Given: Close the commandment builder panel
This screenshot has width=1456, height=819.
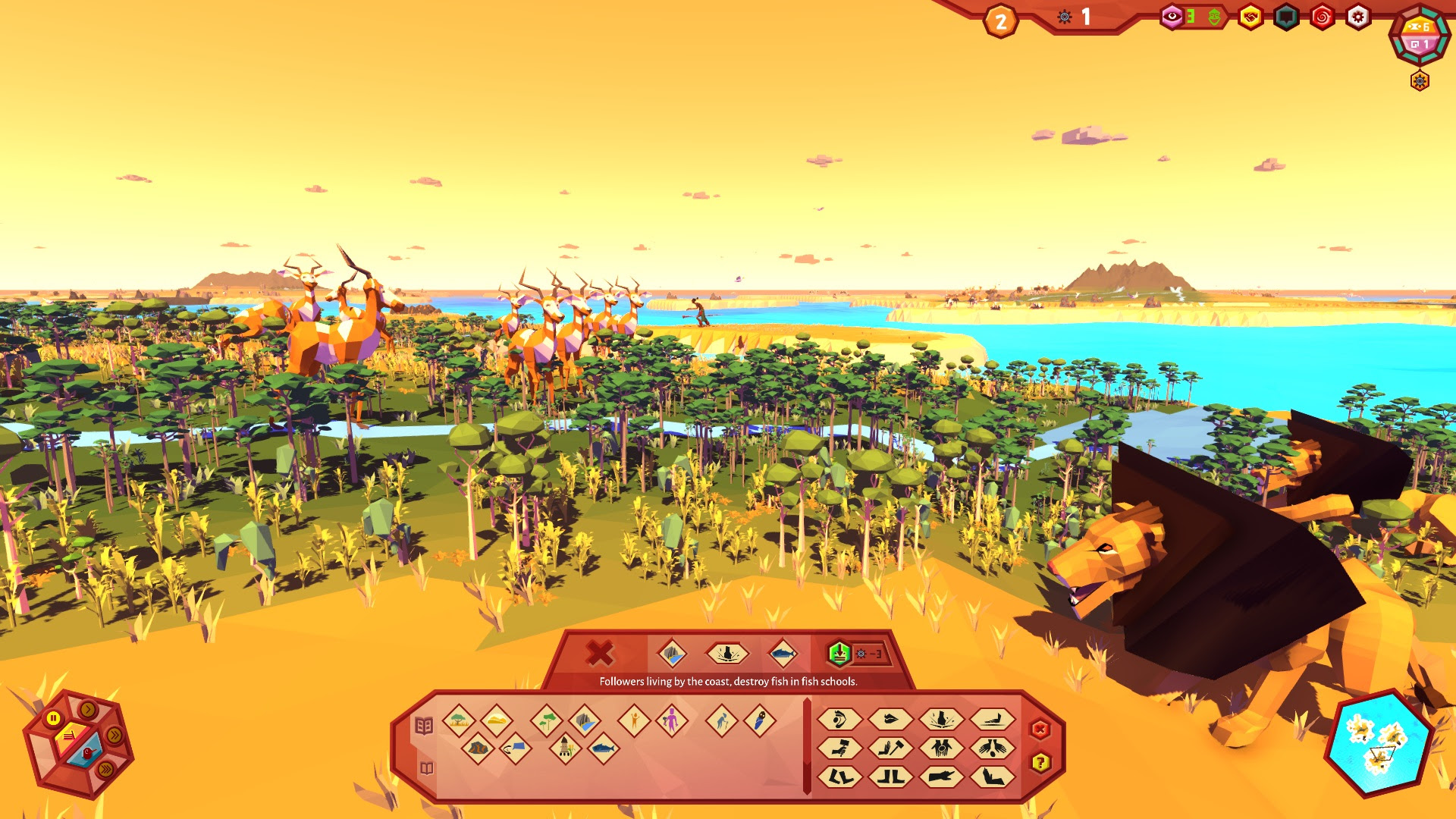Looking at the screenshot, I should click(1040, 730).
